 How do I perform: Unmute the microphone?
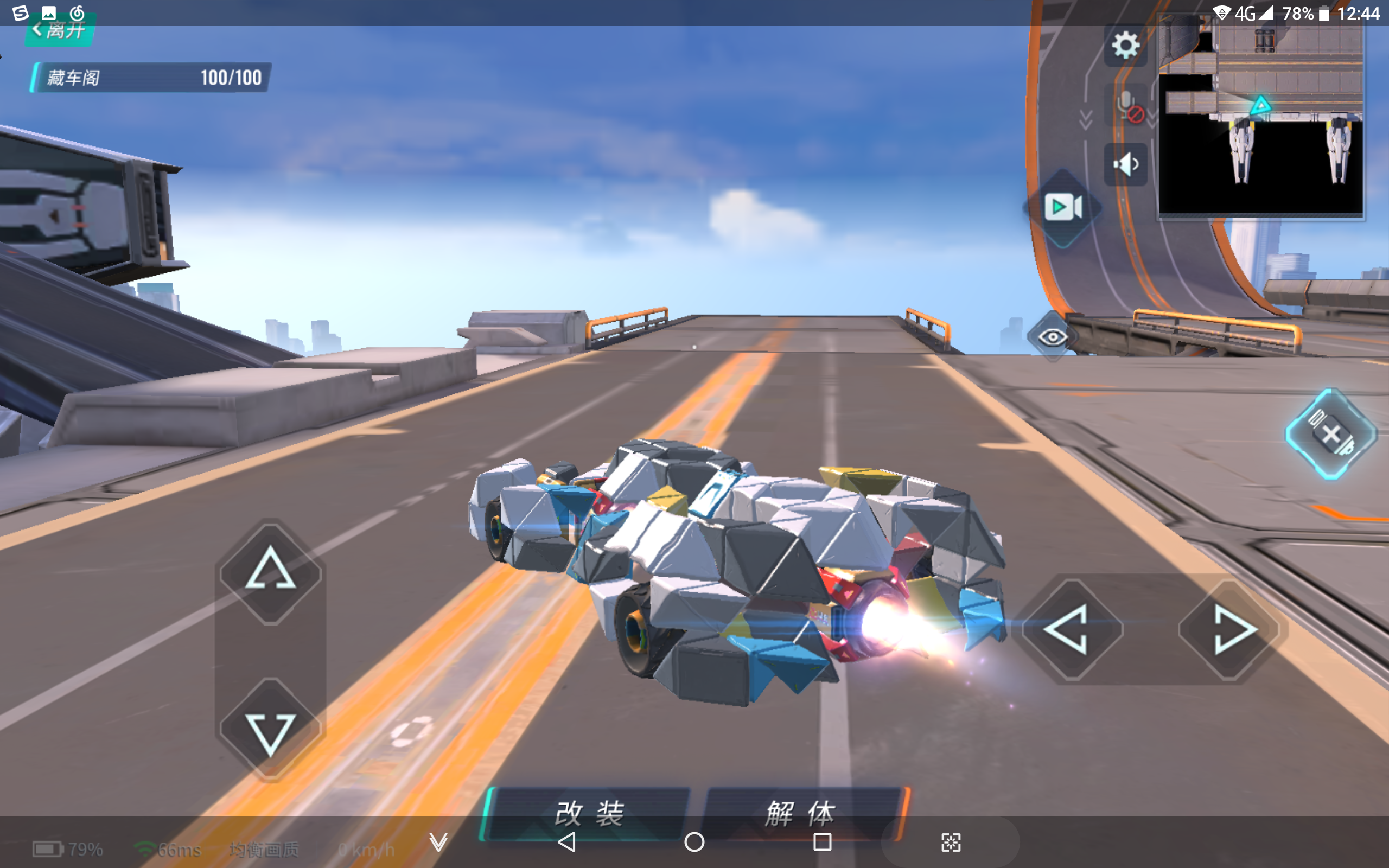[1126, 105]
